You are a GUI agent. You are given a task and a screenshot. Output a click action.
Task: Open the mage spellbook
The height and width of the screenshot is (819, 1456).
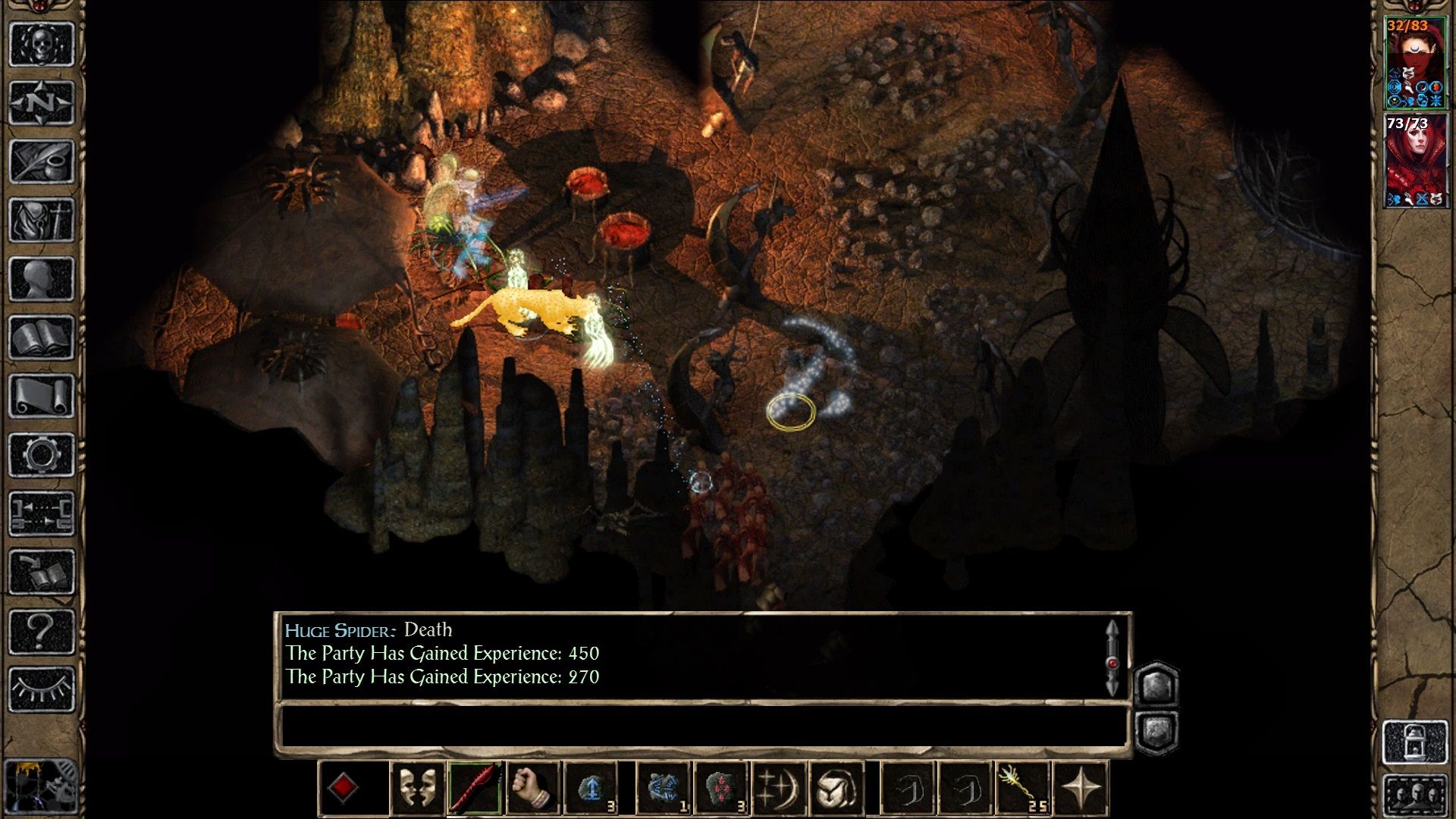(42, 335)
